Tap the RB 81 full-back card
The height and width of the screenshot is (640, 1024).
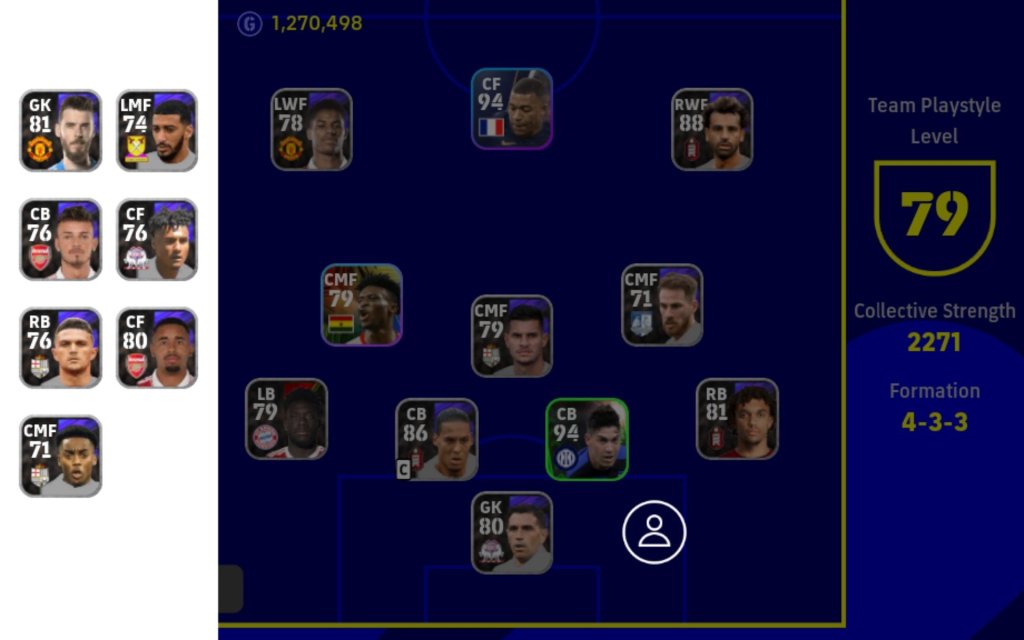[x=737, y=419]
